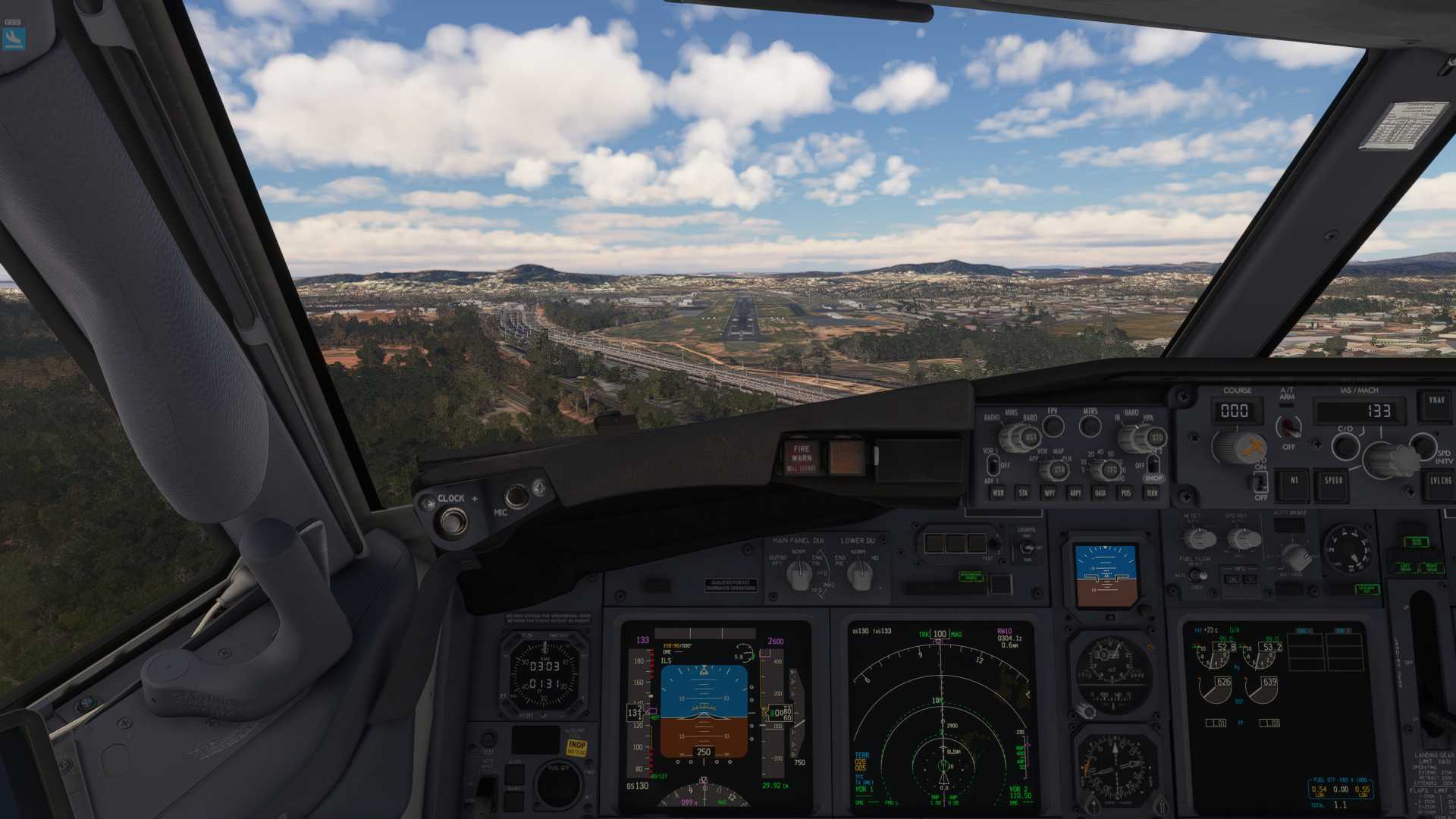Click the MTRS meters button
This screenshot has height=819, width=1456.
1090,426
